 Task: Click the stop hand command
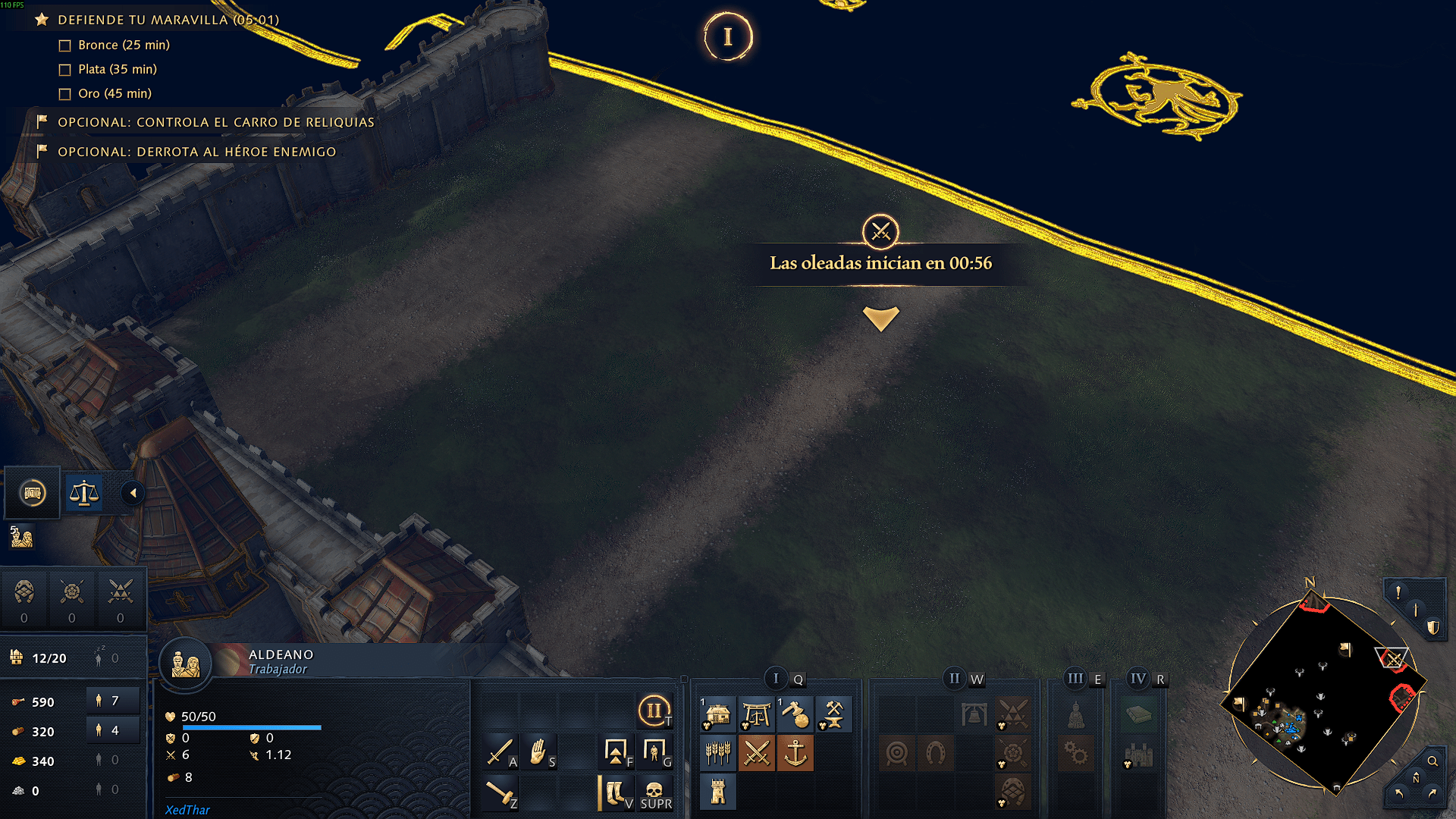tap(538, 752)
